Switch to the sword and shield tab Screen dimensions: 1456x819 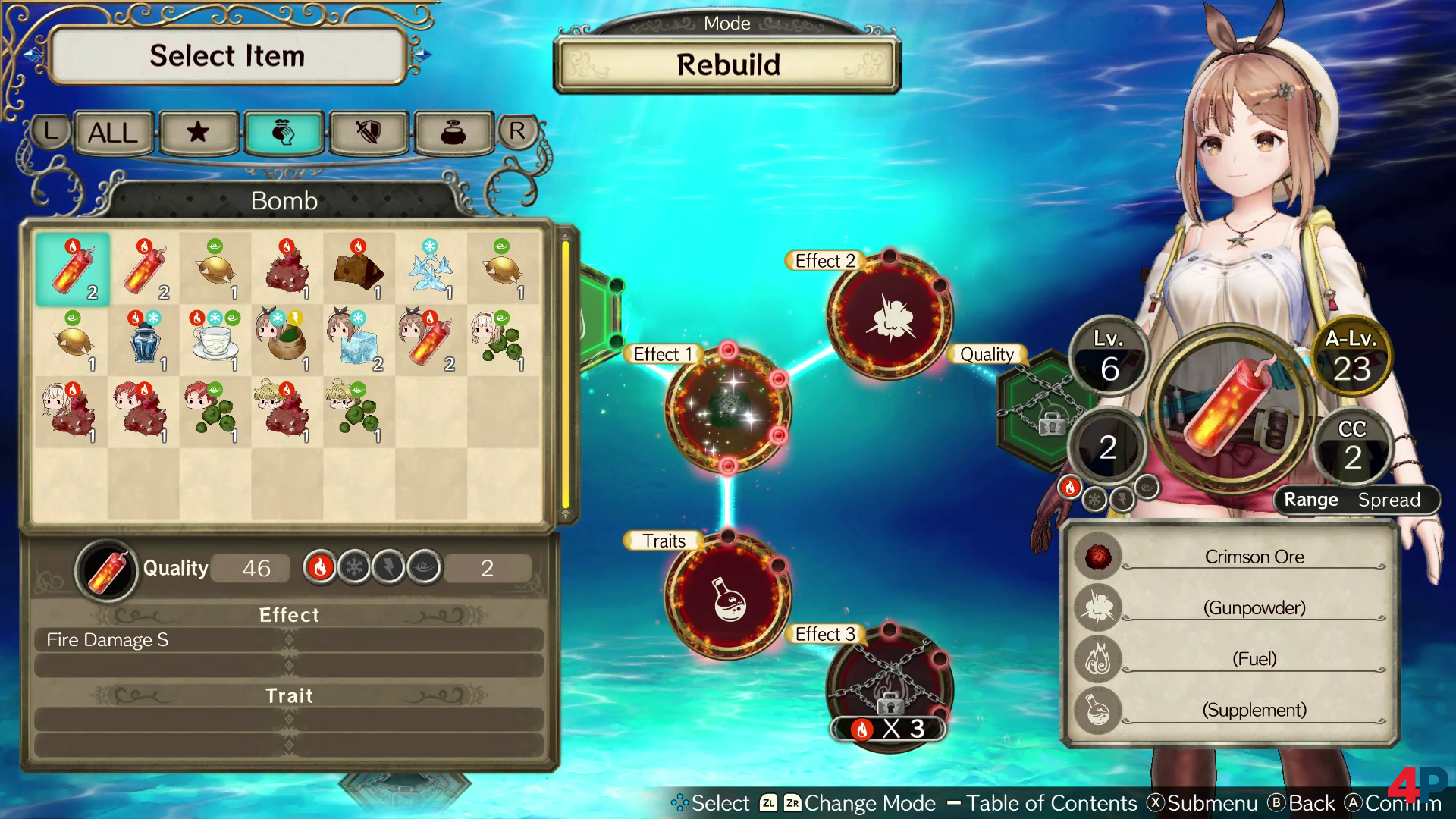[x=369, y=133]
